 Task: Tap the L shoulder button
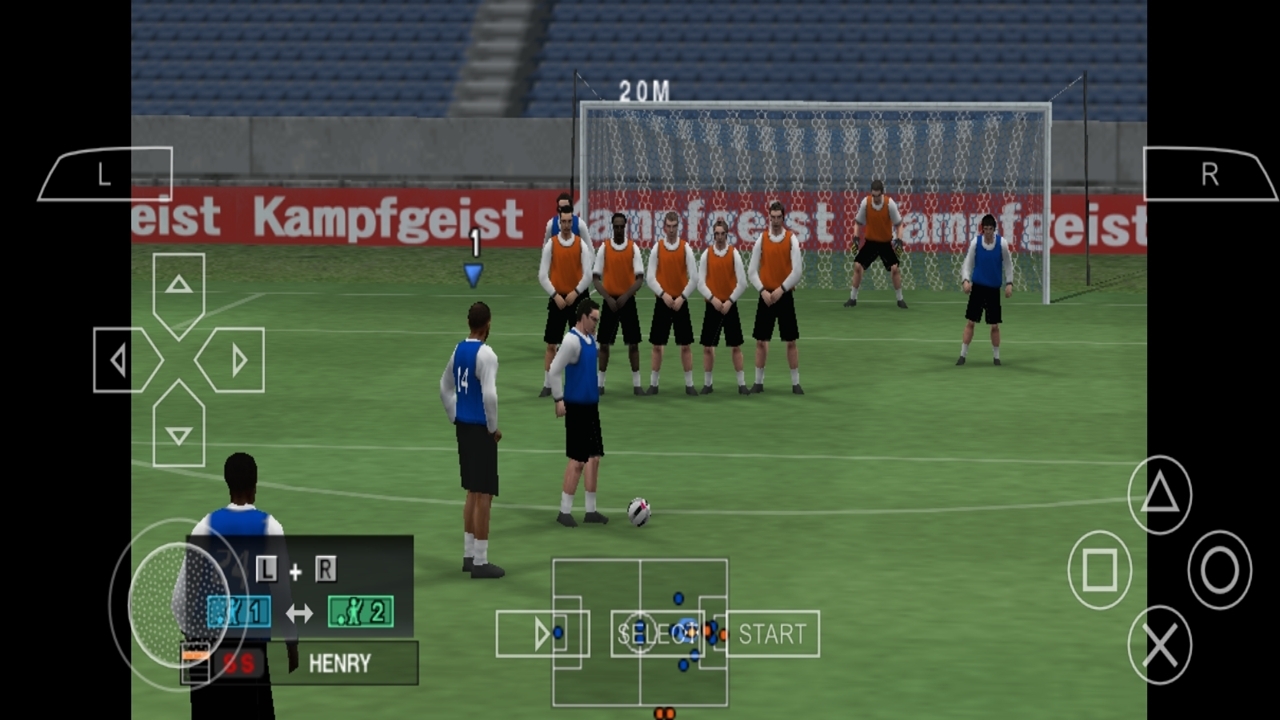[104, 173]
